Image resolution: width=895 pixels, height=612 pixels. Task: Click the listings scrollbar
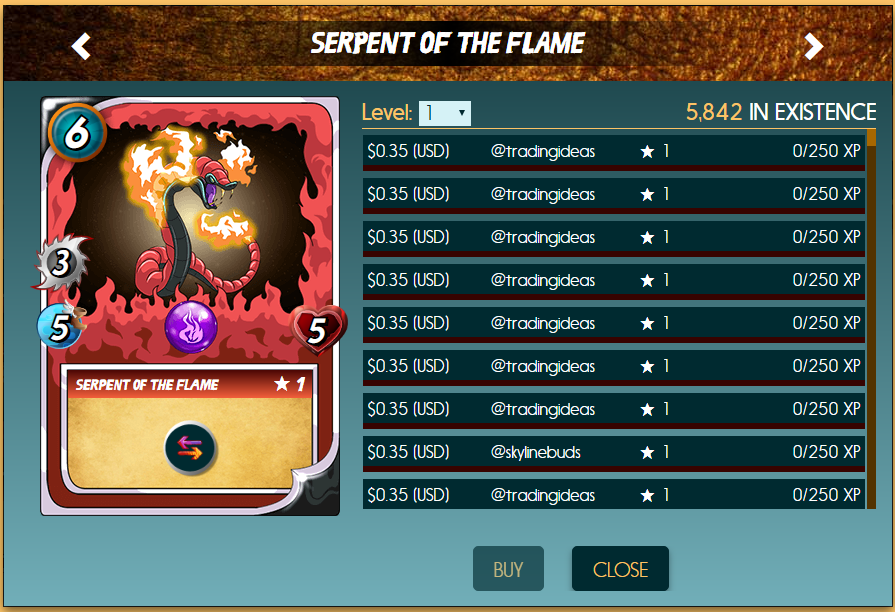[x=872, y=320]
